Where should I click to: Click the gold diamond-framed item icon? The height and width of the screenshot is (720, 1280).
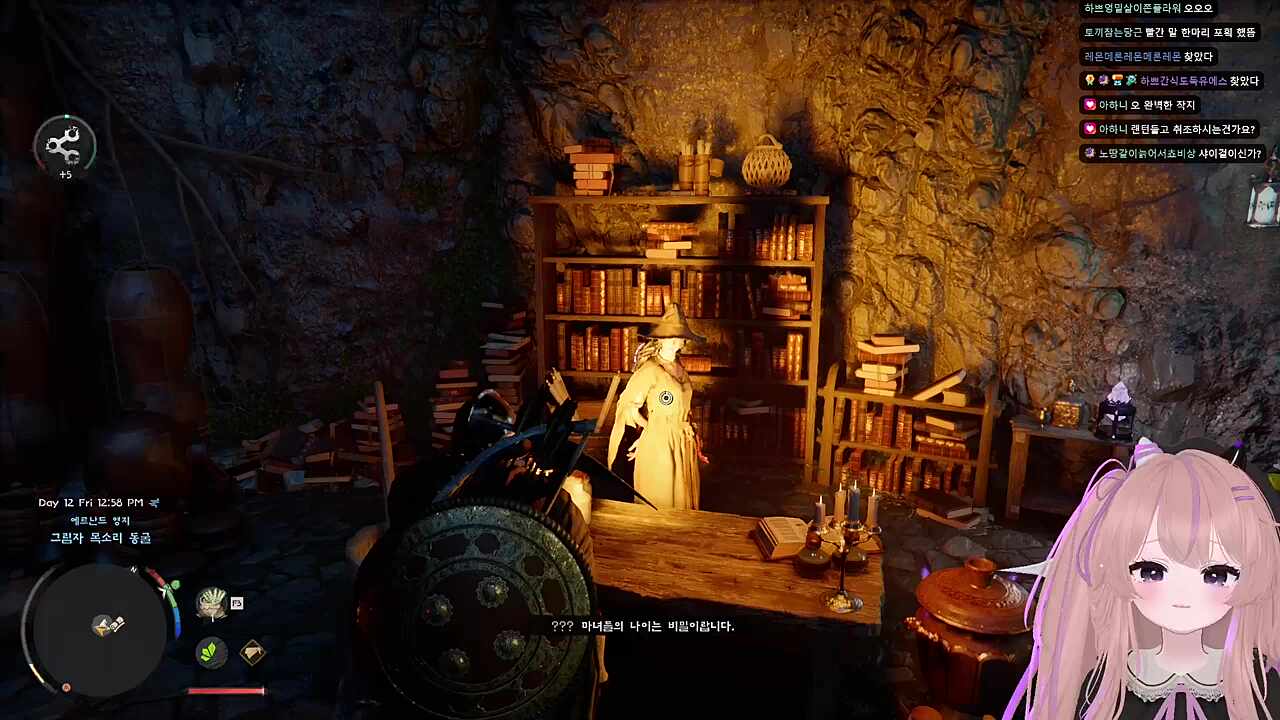(x=253, y=653)
